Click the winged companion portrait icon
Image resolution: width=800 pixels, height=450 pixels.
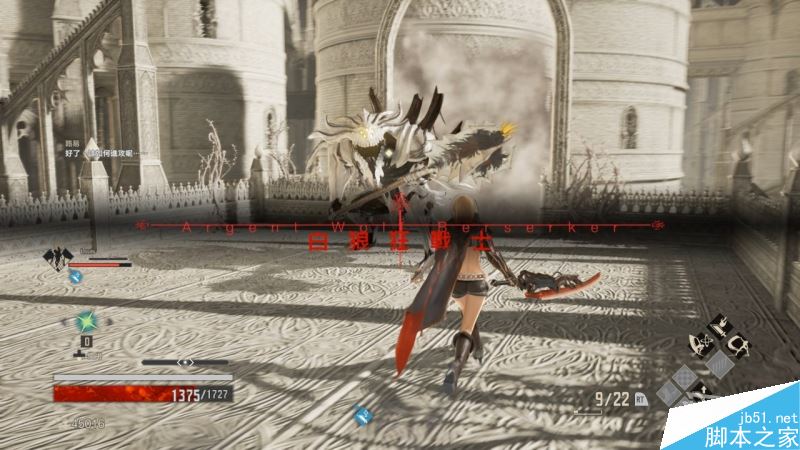tap(56, 258)
